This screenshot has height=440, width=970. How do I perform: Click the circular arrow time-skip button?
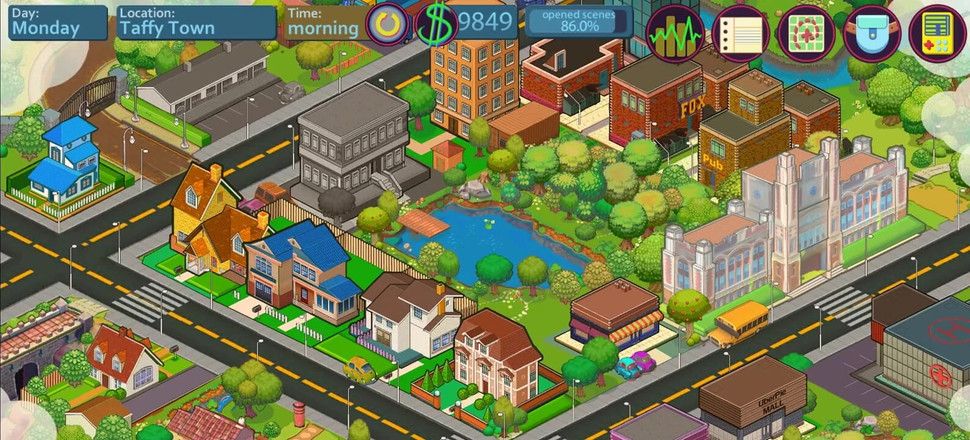387,24
